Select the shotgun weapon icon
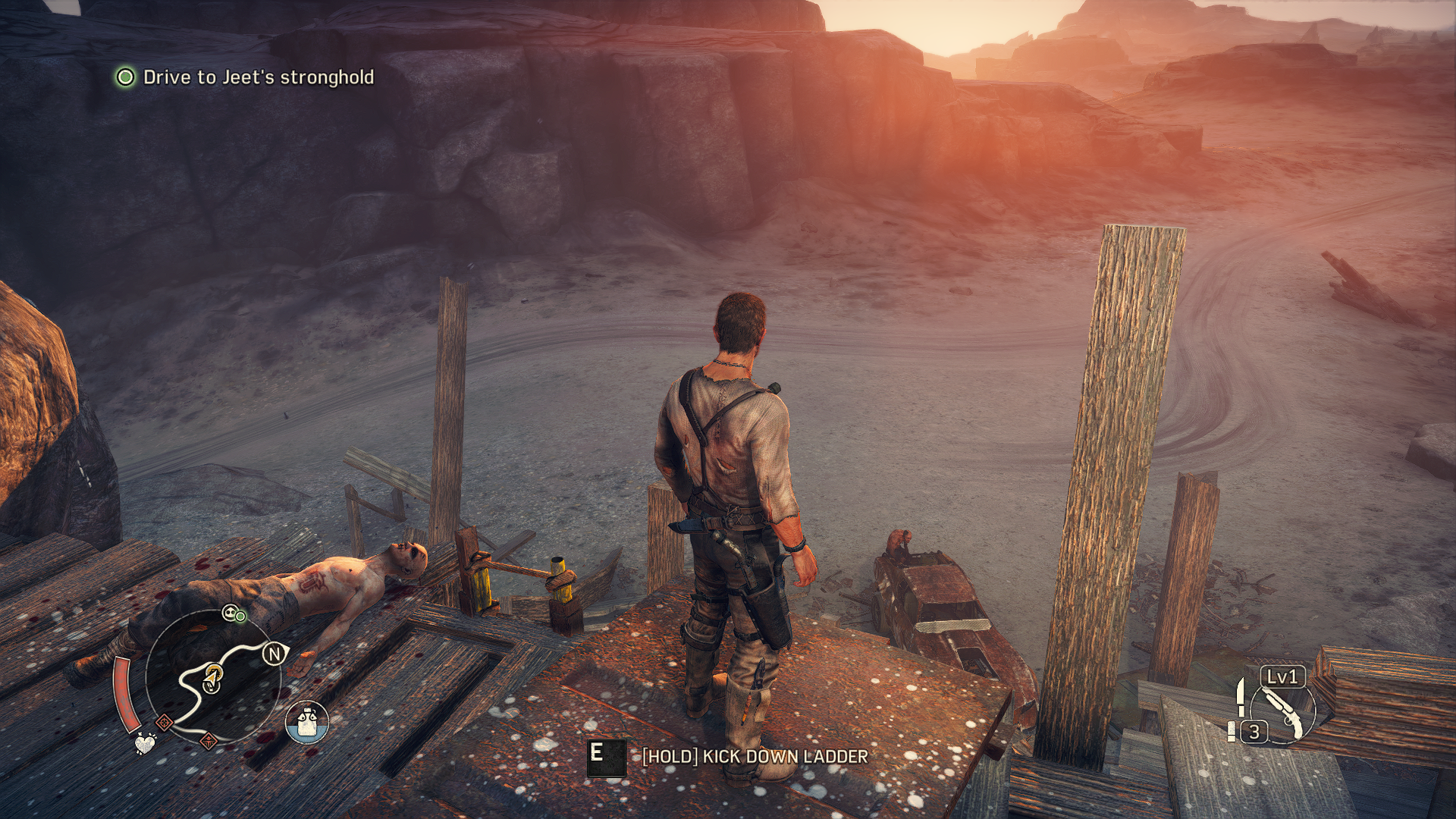The width and height of the screenshot is (1456, 819). click(x=1283, y=712)
